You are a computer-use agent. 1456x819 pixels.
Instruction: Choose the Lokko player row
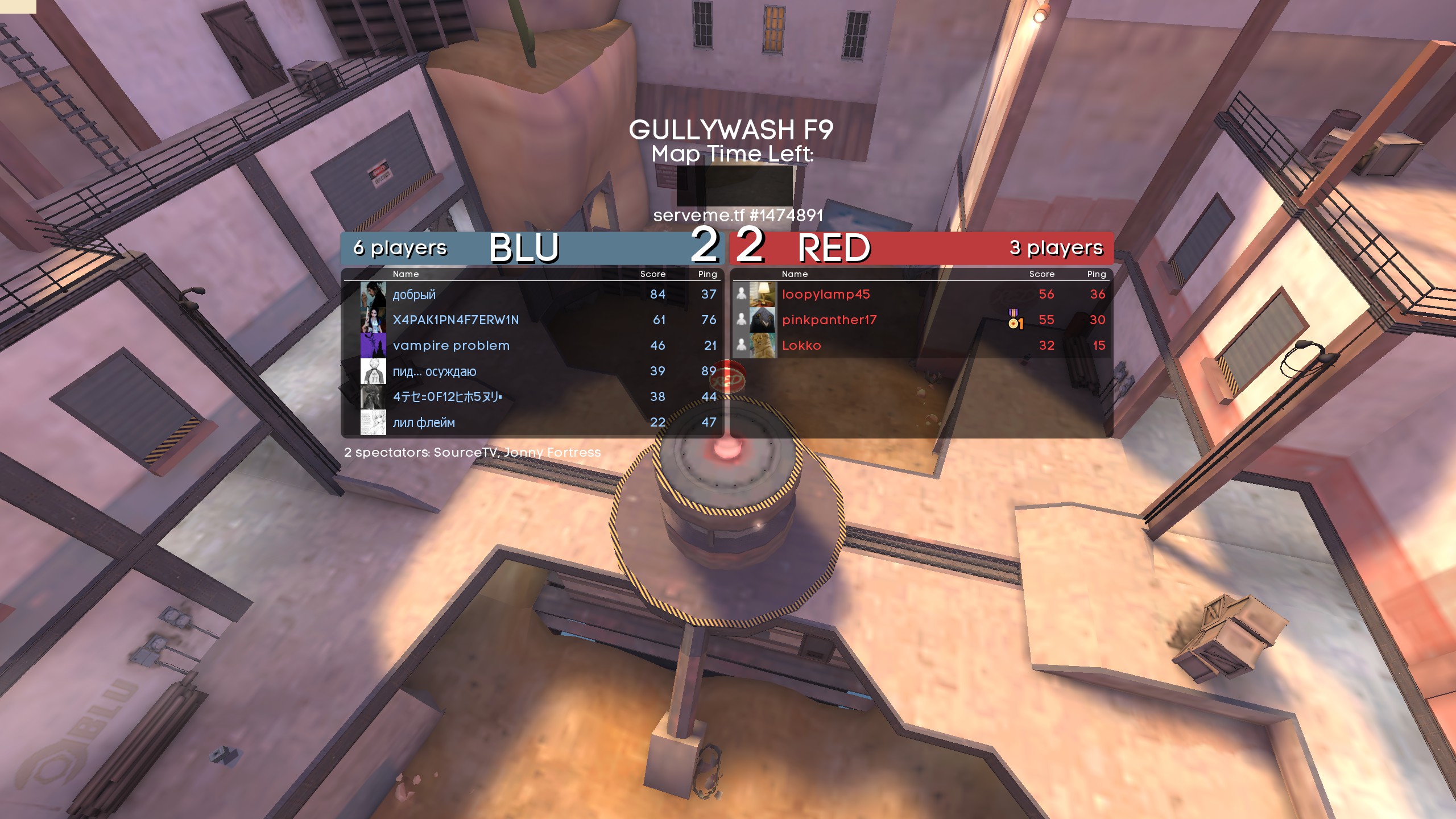point(801,346)
